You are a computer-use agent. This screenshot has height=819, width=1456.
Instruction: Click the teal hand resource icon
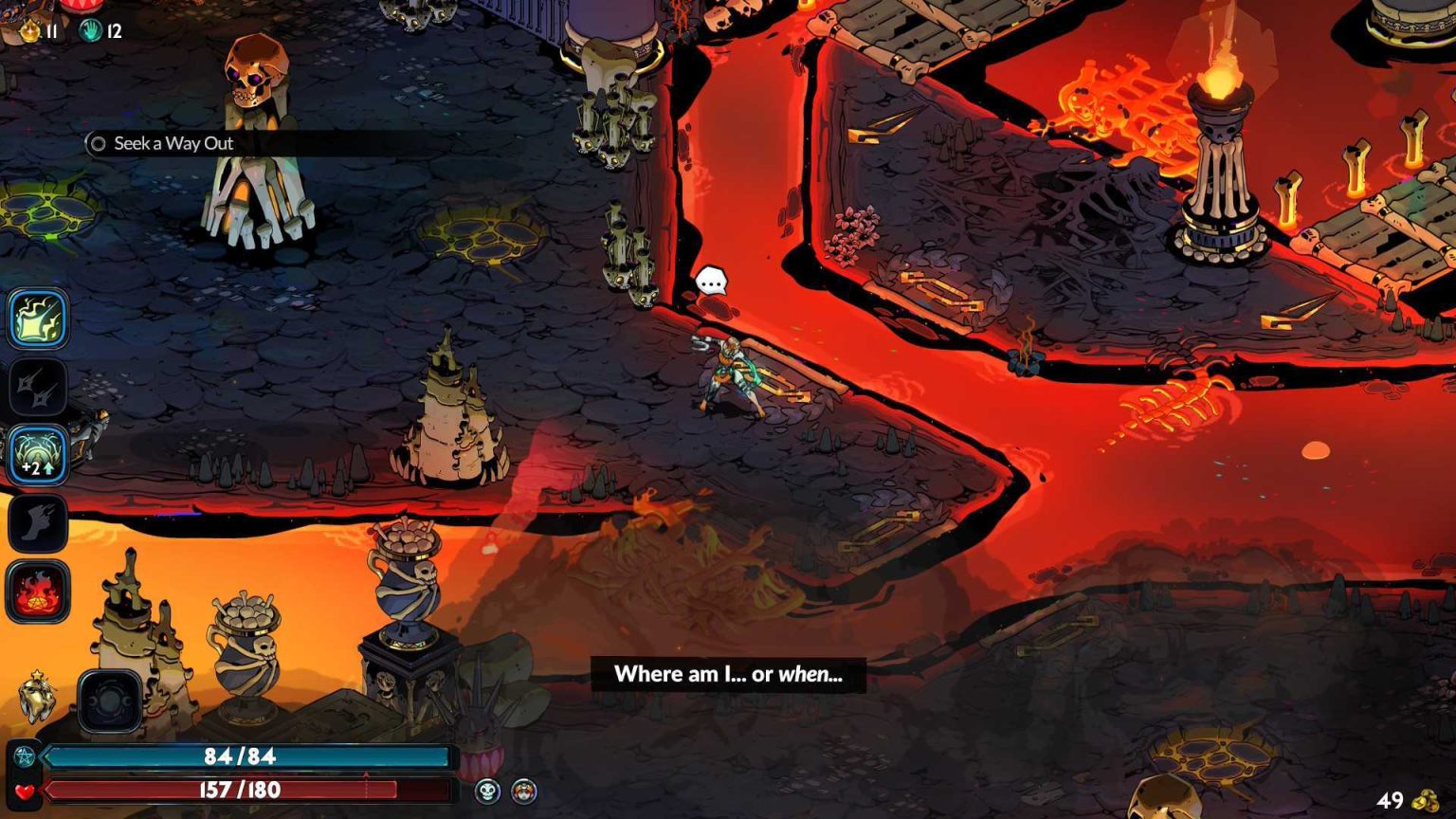click(x=91, y=30)
